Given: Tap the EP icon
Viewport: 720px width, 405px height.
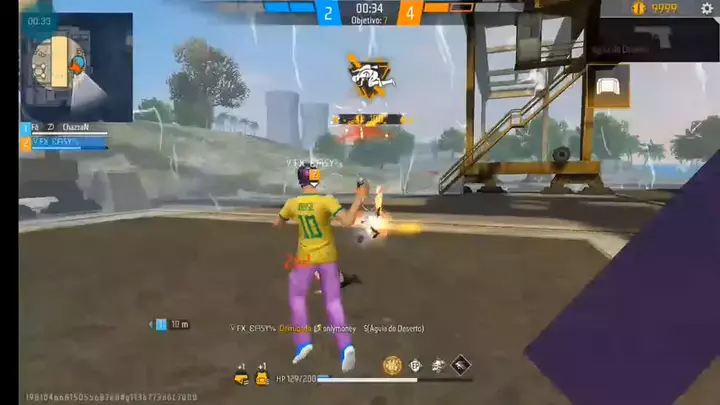Looking at the screenshot, I should tap(416, 367).
